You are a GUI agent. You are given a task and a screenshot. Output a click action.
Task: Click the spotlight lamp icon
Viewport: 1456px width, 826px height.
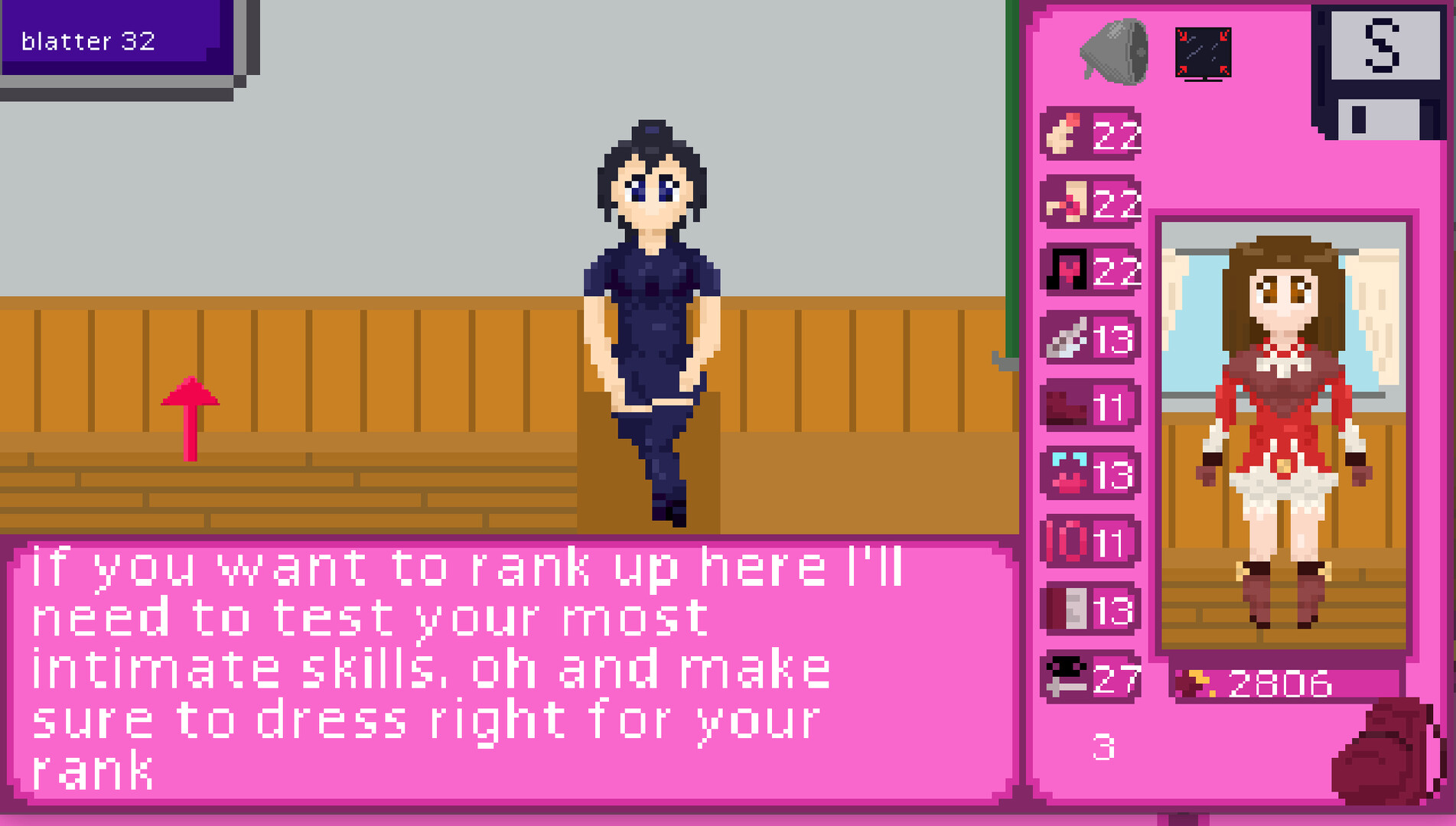tap(1113, 50)
